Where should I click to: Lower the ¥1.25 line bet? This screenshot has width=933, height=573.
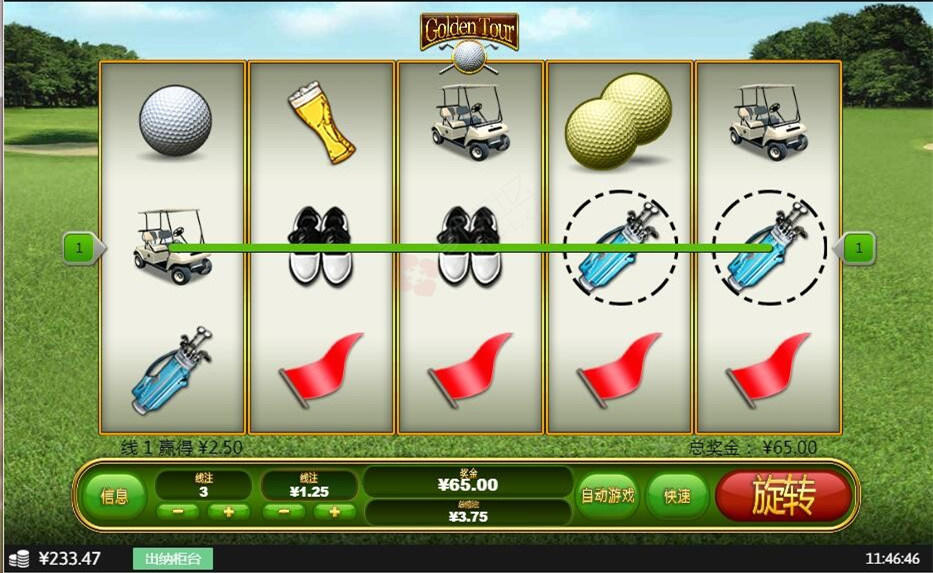pyautogui.click(x=284, y=512)
